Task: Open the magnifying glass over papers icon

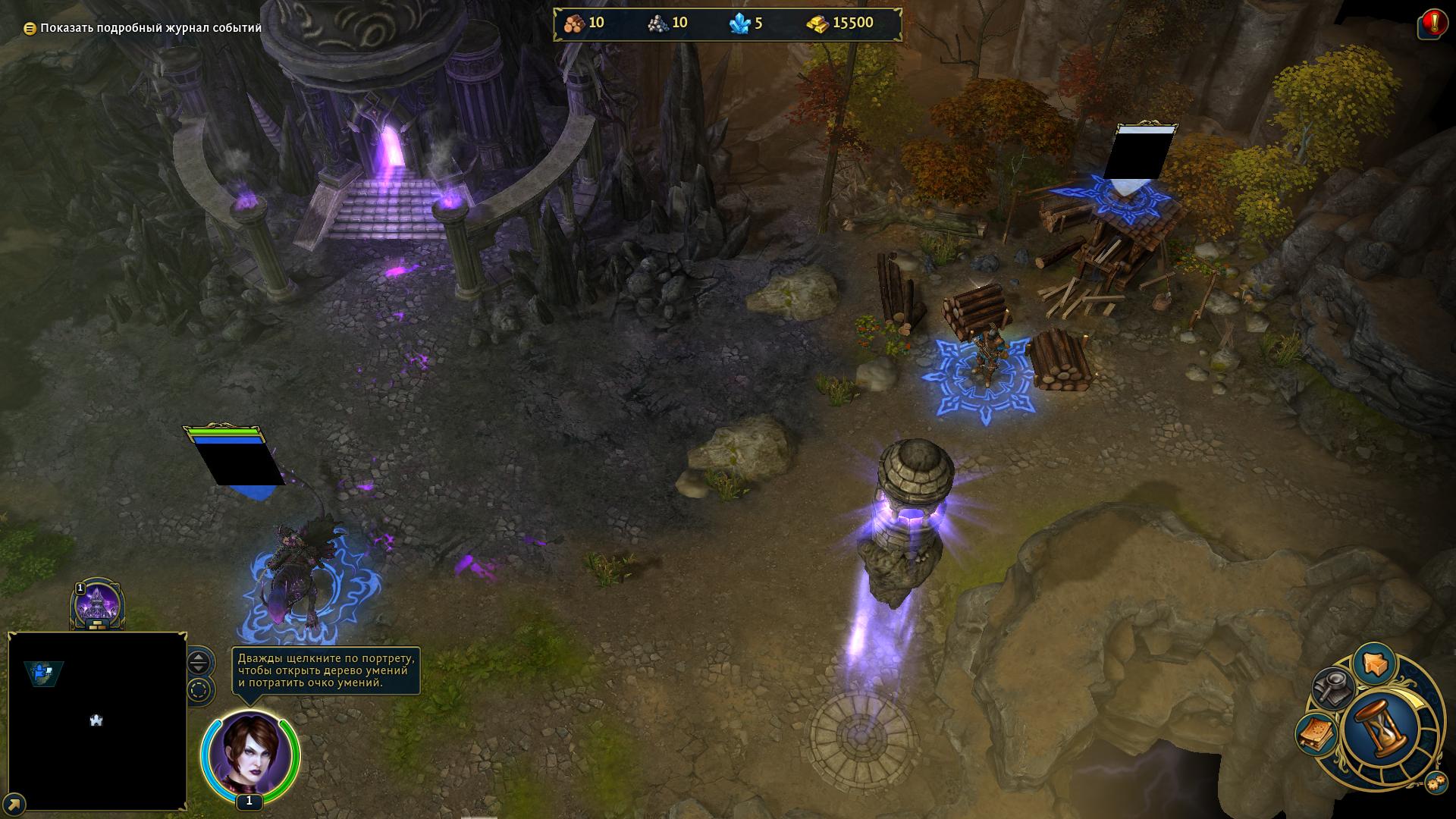Action: (1332, 688)
